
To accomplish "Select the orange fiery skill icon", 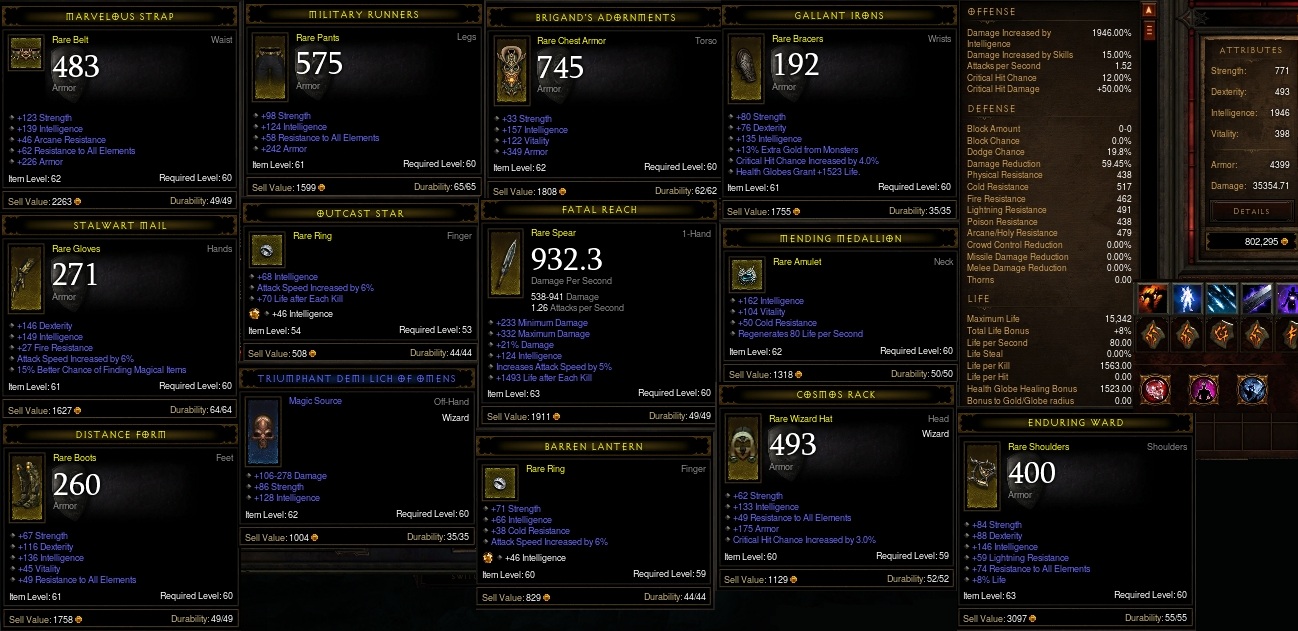I will [1154, 298].
